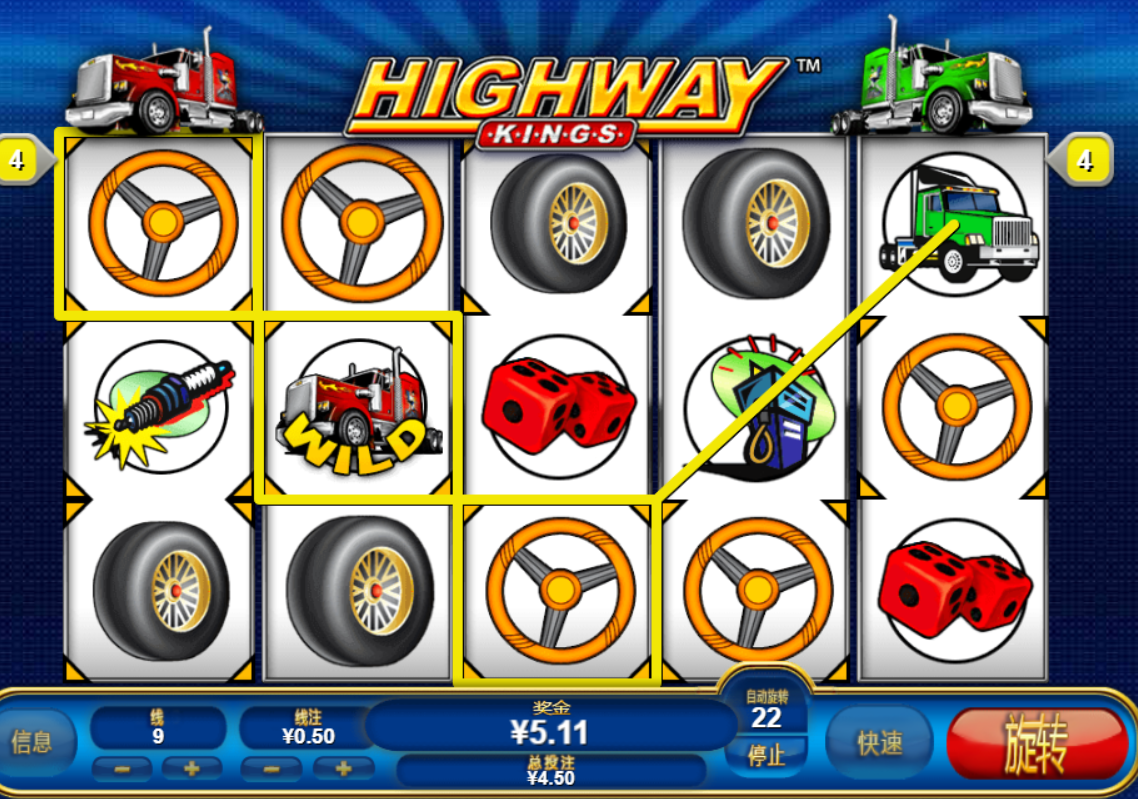
Task: Lower the line bet (线注) amount
Action: 272,769
